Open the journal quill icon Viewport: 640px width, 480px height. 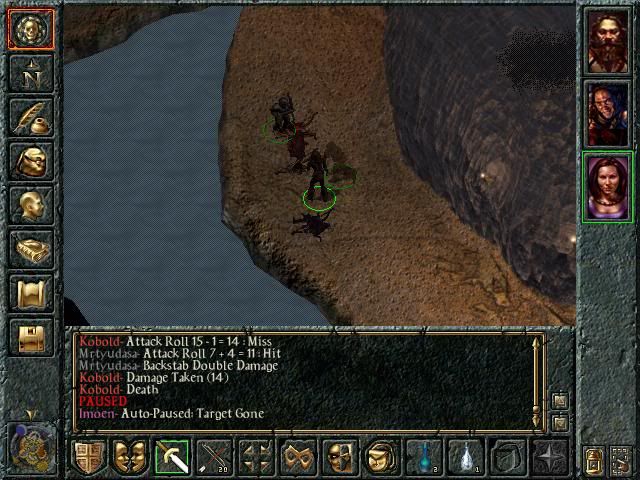31,117
